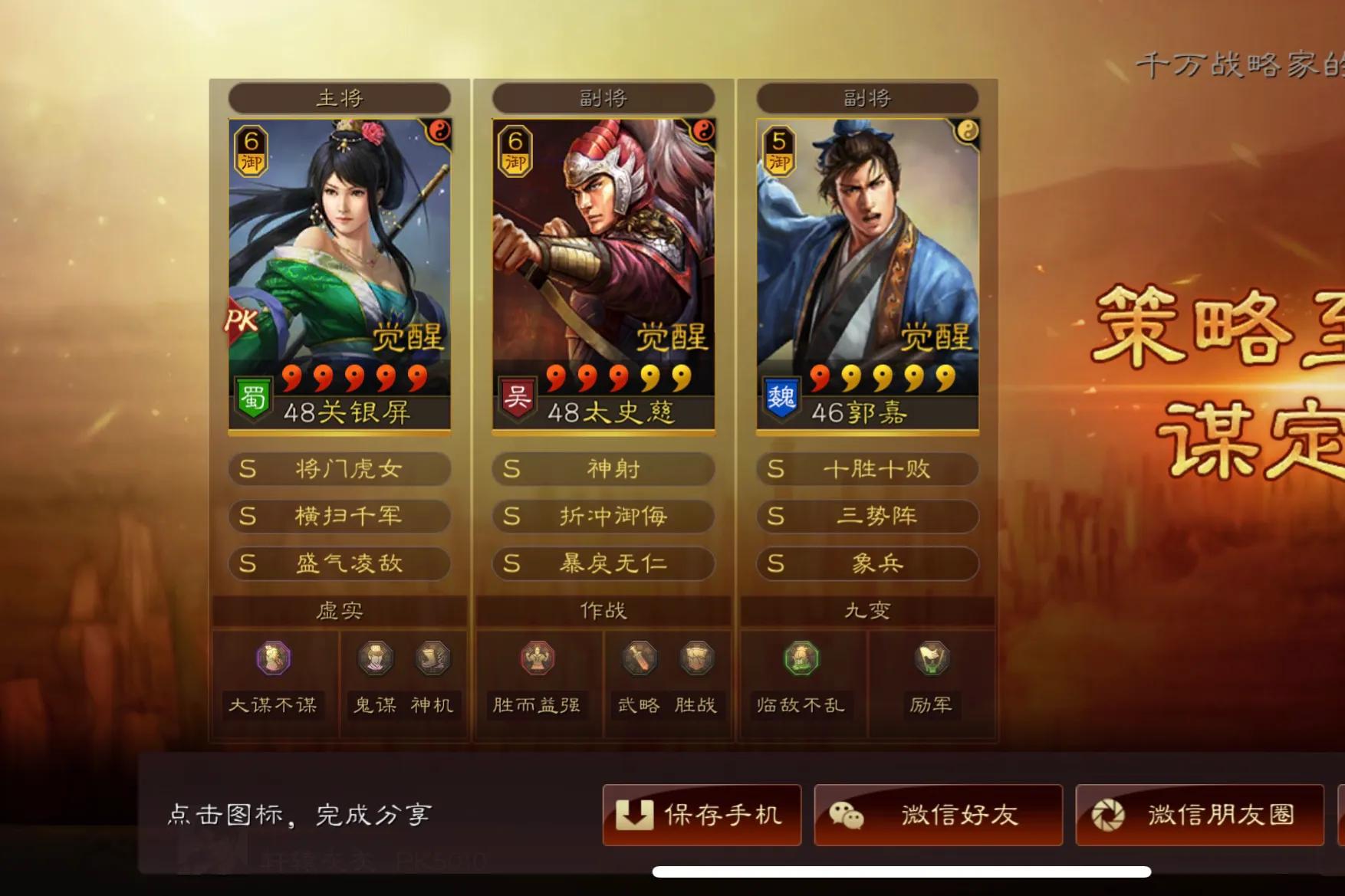Share via 微信朋友圈 button
Screen dimensions: 1345x896
pyautogui.click(x=1199, y=815)
